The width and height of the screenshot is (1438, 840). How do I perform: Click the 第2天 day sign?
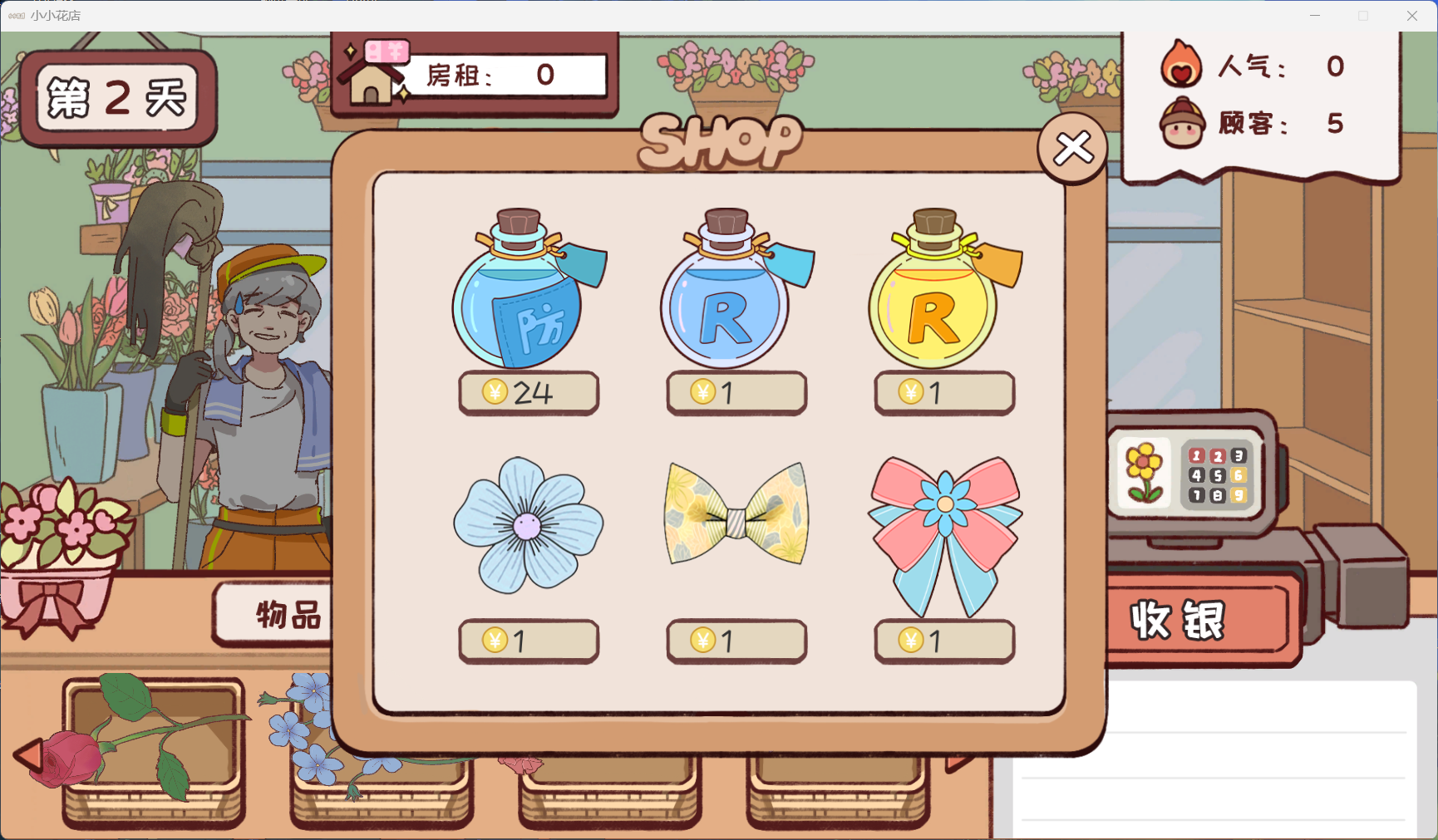[116, 98]
